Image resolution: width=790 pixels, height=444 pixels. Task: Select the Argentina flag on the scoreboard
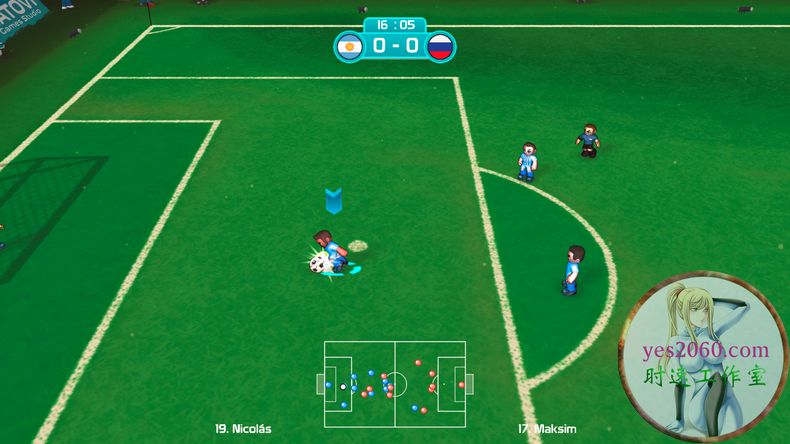coord(349,46)
